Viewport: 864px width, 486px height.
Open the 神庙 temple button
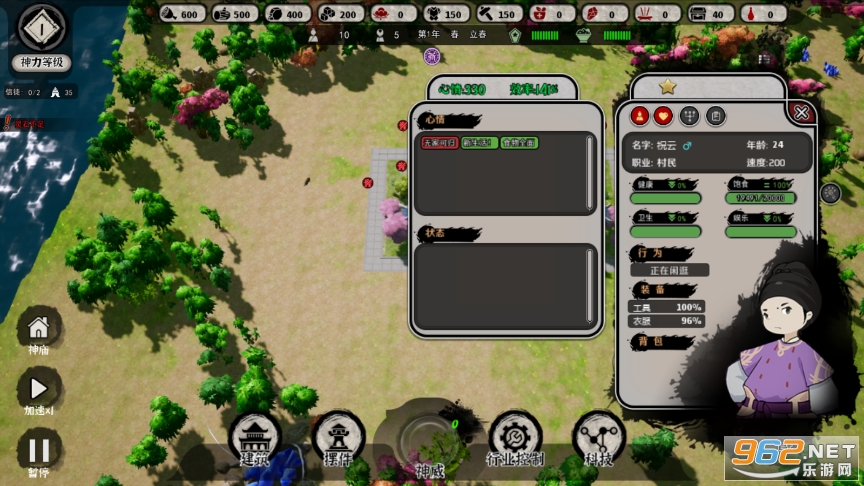tap(39, 329)
